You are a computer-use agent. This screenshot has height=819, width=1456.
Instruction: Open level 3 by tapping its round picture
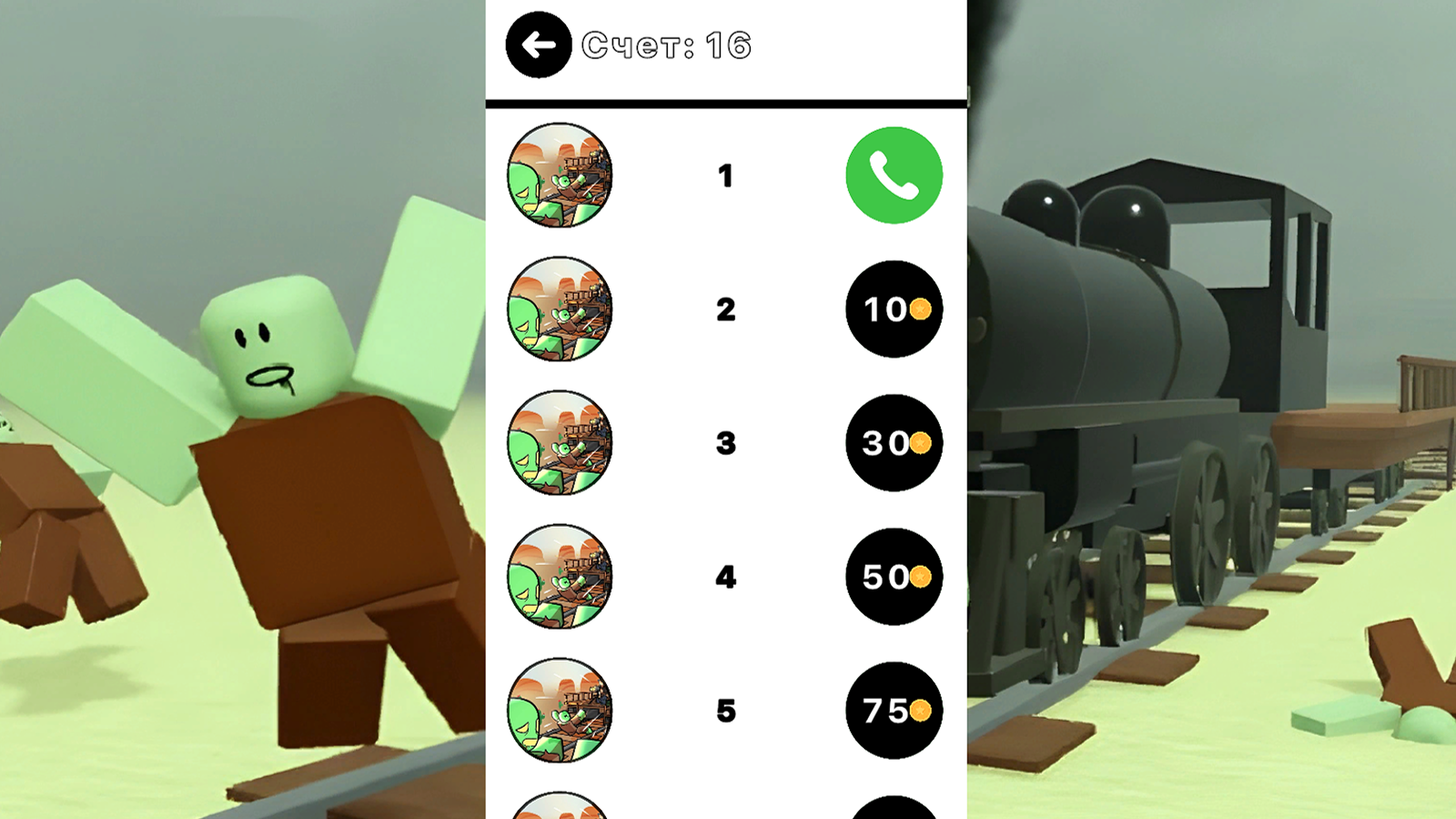(559, 444)
